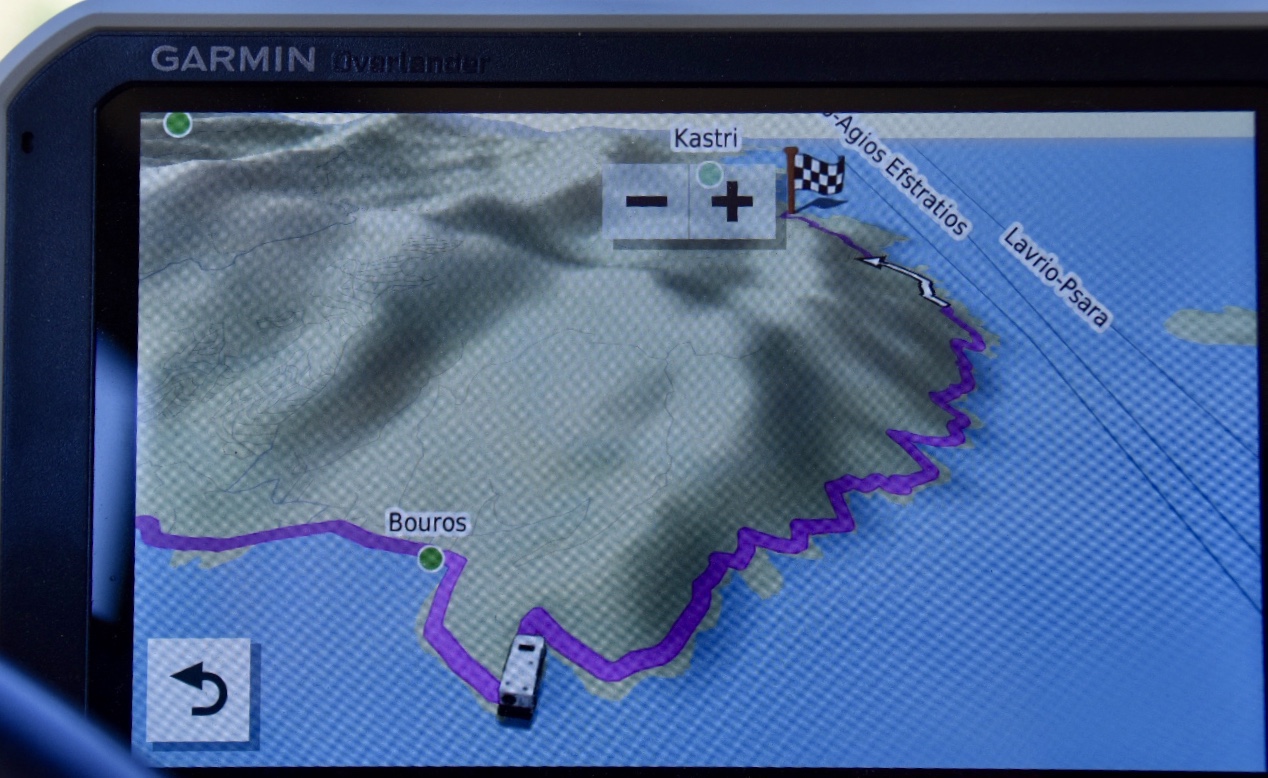The image size is (1268, 778).
Task: Select the Kastri green waypoint dot
Action: [709, 174]
